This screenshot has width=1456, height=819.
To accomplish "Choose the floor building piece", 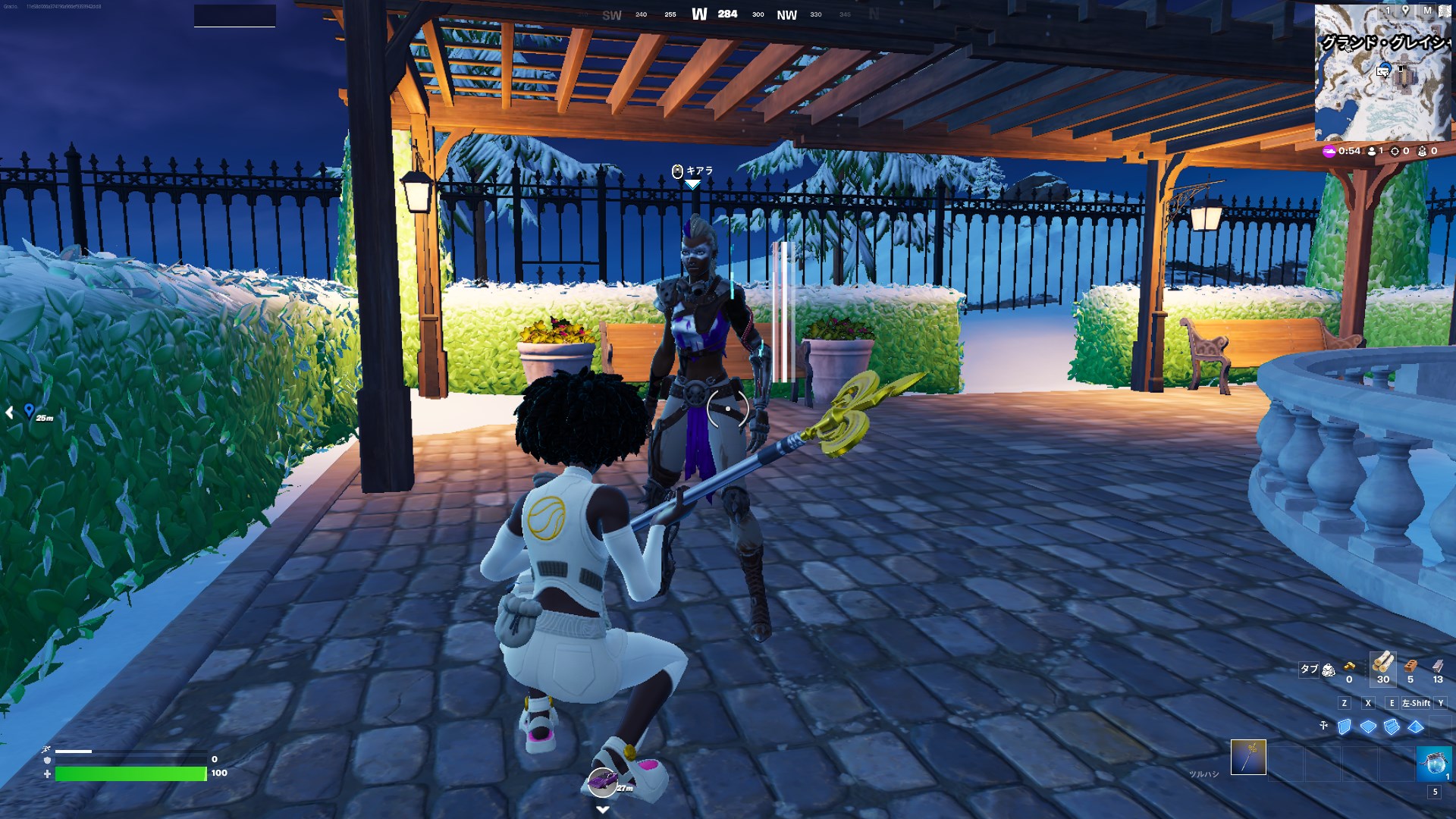I will click(1368, 726).
